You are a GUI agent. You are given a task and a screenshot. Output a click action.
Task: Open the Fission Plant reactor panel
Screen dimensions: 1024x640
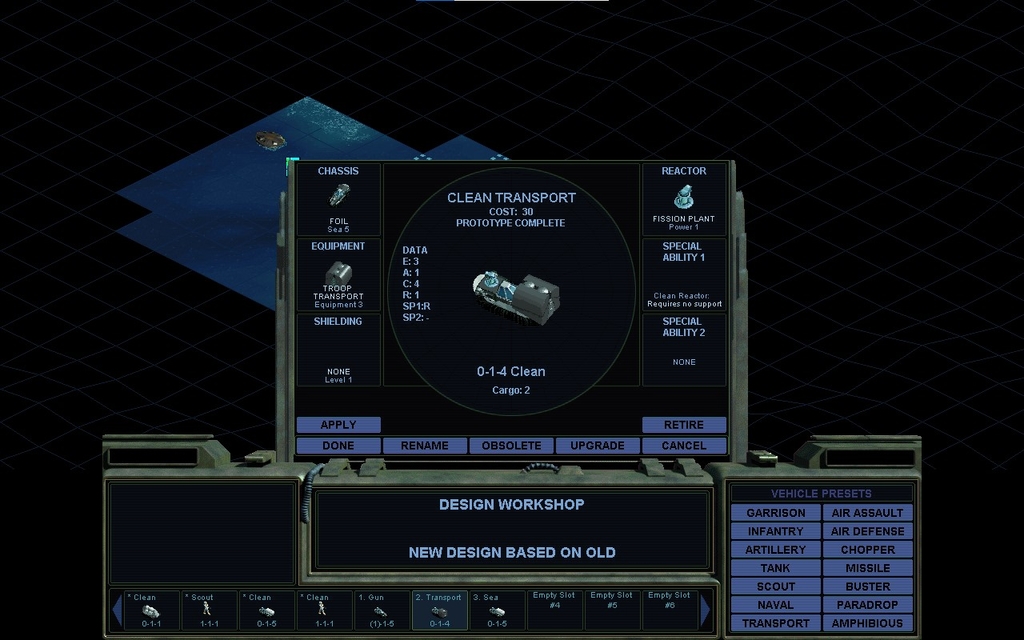[x=684, y=200]
